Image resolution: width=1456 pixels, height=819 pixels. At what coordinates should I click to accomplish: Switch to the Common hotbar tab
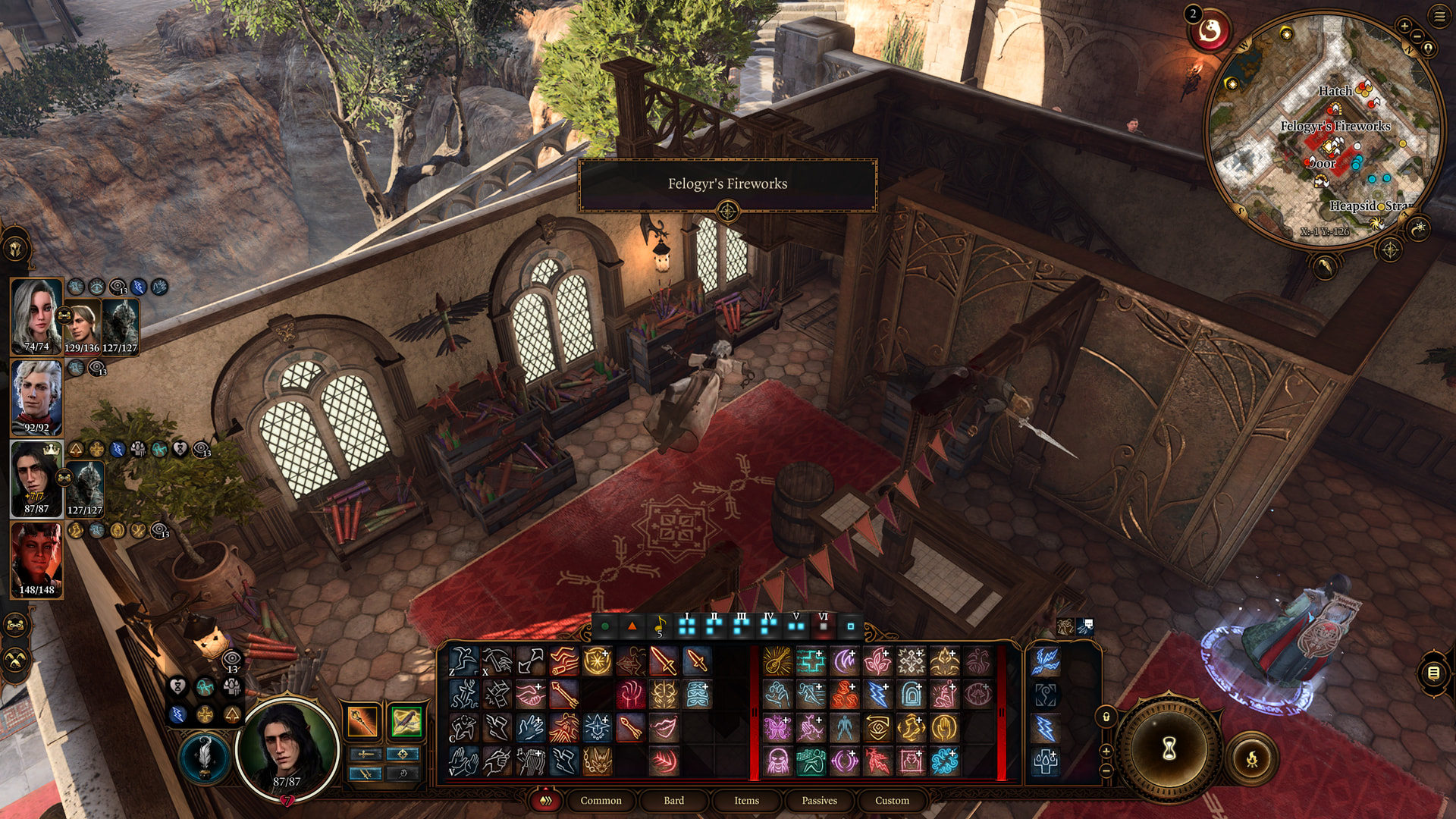601,800
